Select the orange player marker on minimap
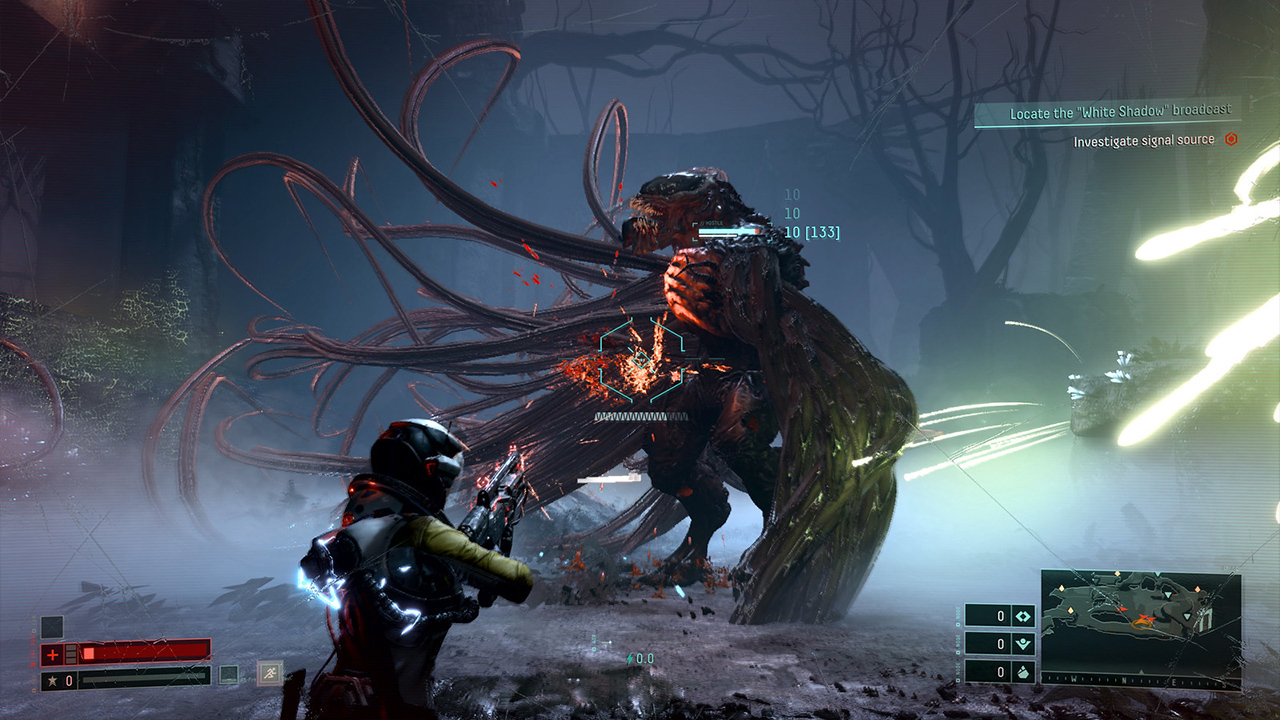1280x720 pixels. (x=1141, y=621)
